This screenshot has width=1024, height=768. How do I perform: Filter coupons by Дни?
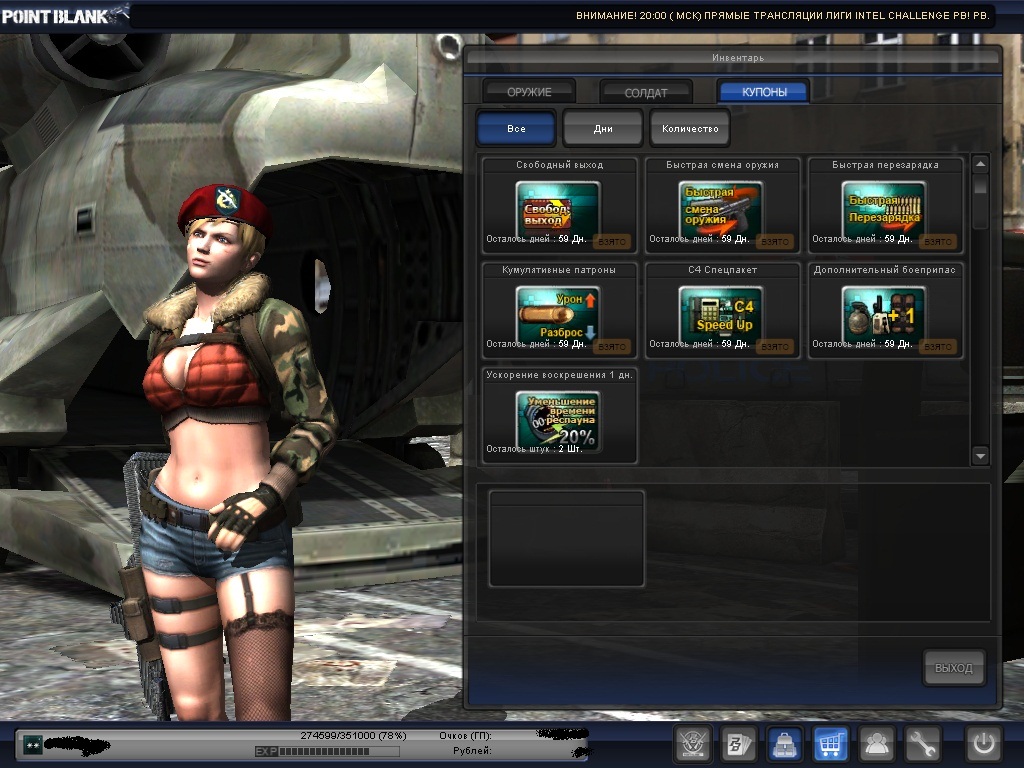pos(602,129)
